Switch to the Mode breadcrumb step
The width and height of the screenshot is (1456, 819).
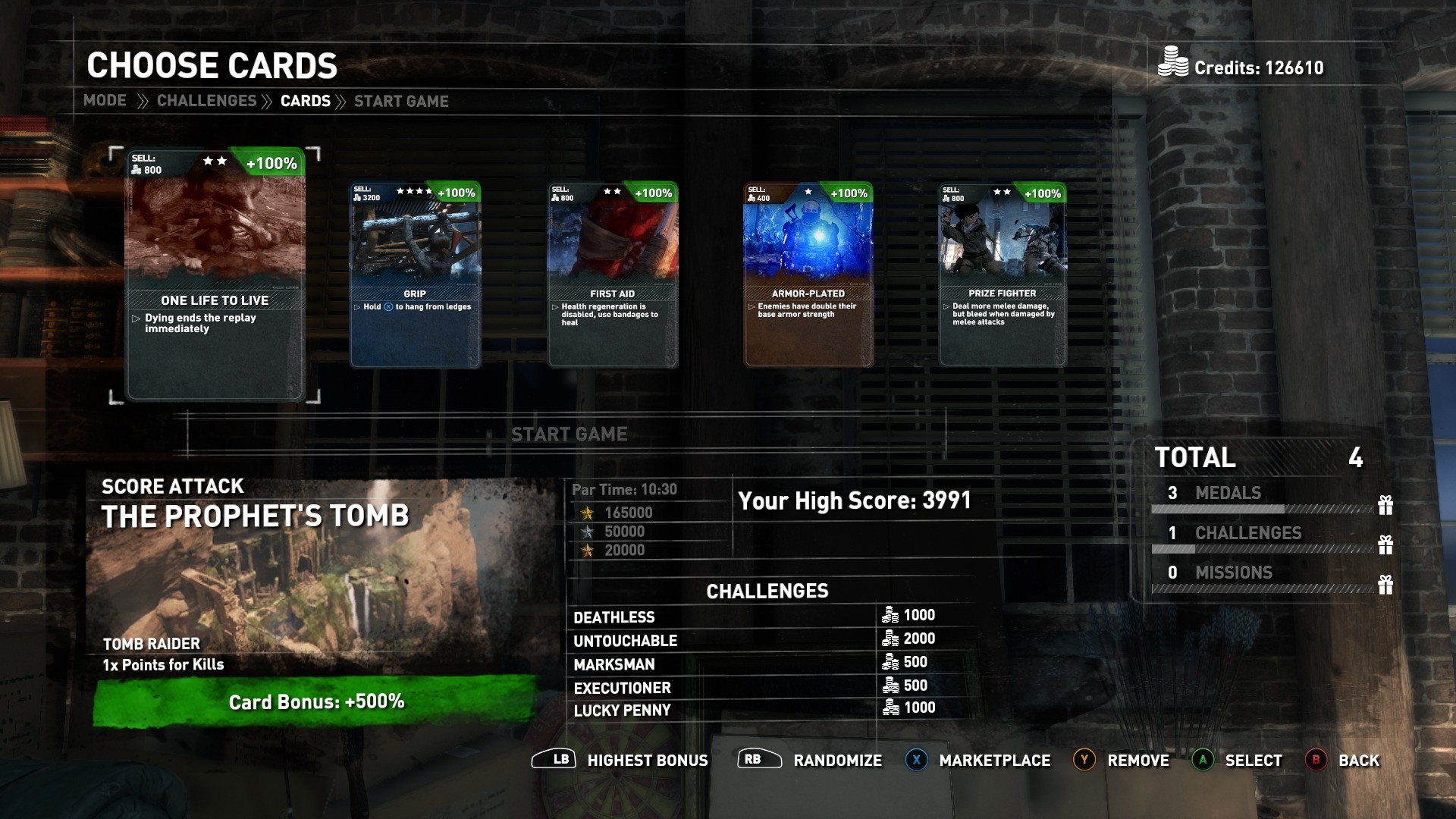(x=105, y=100)
